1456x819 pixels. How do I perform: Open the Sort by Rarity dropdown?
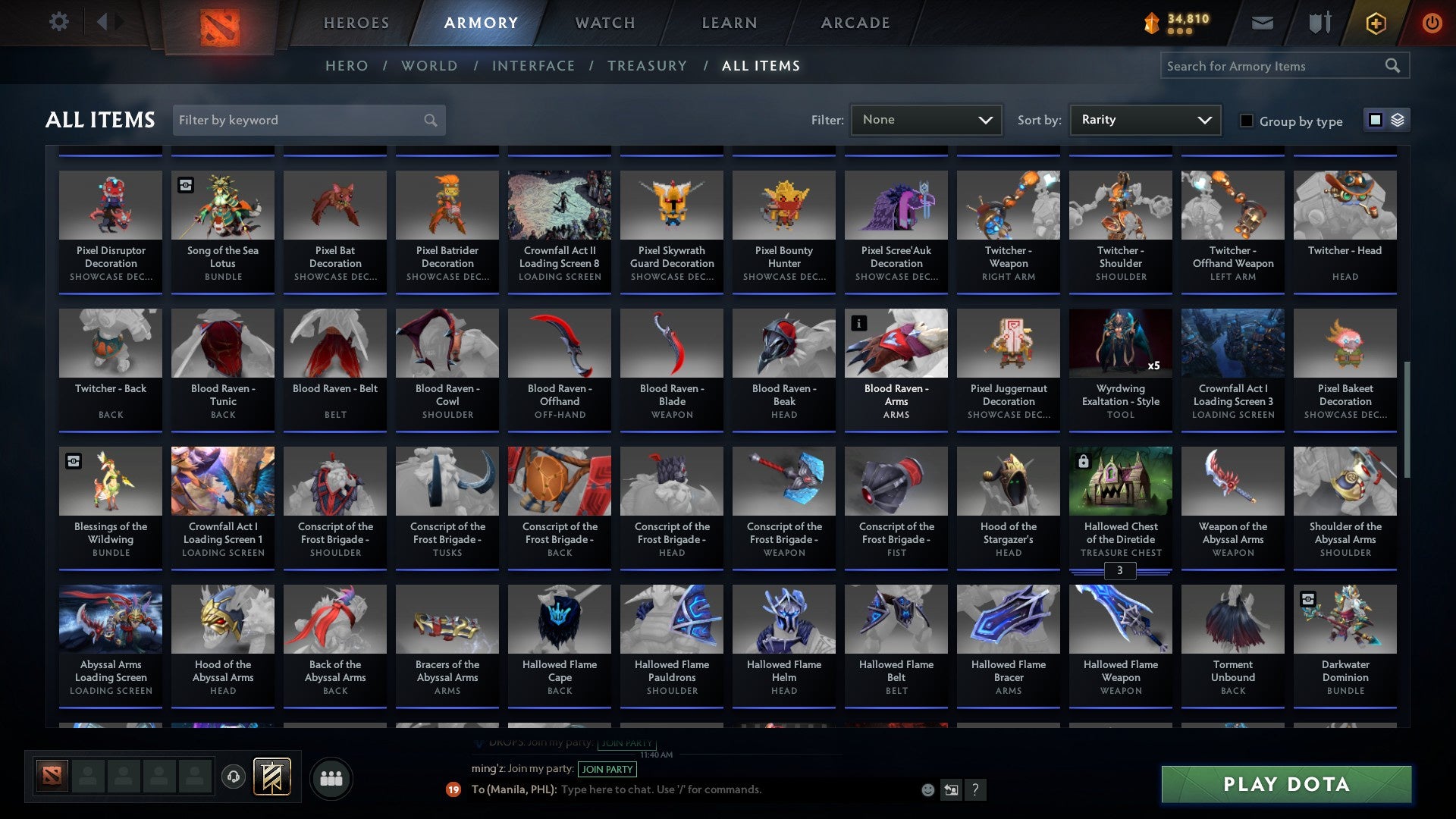click(x=1144, y=120)
